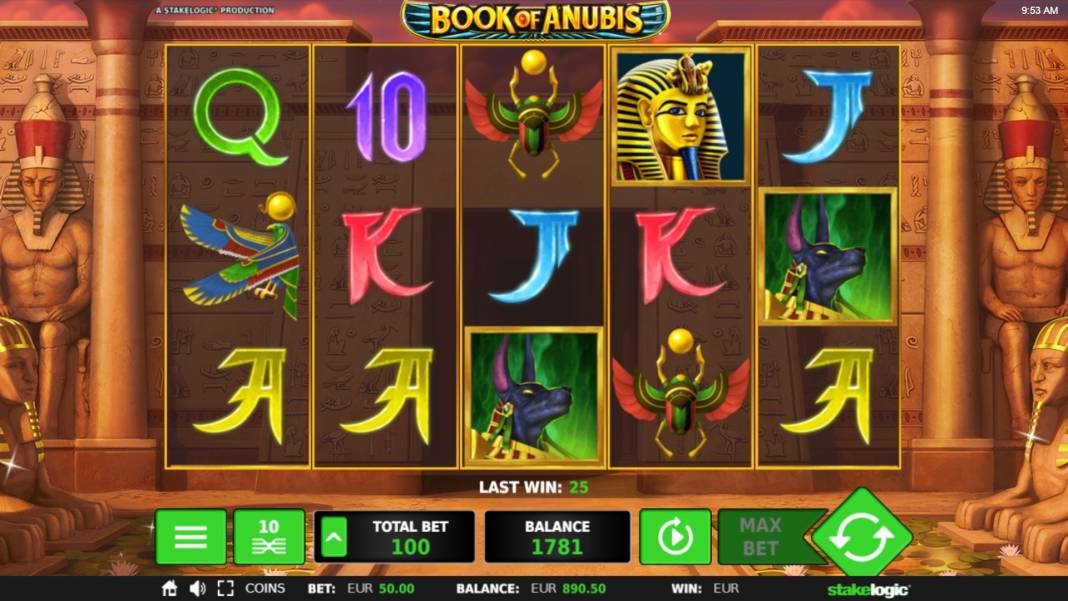The image size is (1068, 601).
Task: Click the Stakelogic logo
Action: 868,590
